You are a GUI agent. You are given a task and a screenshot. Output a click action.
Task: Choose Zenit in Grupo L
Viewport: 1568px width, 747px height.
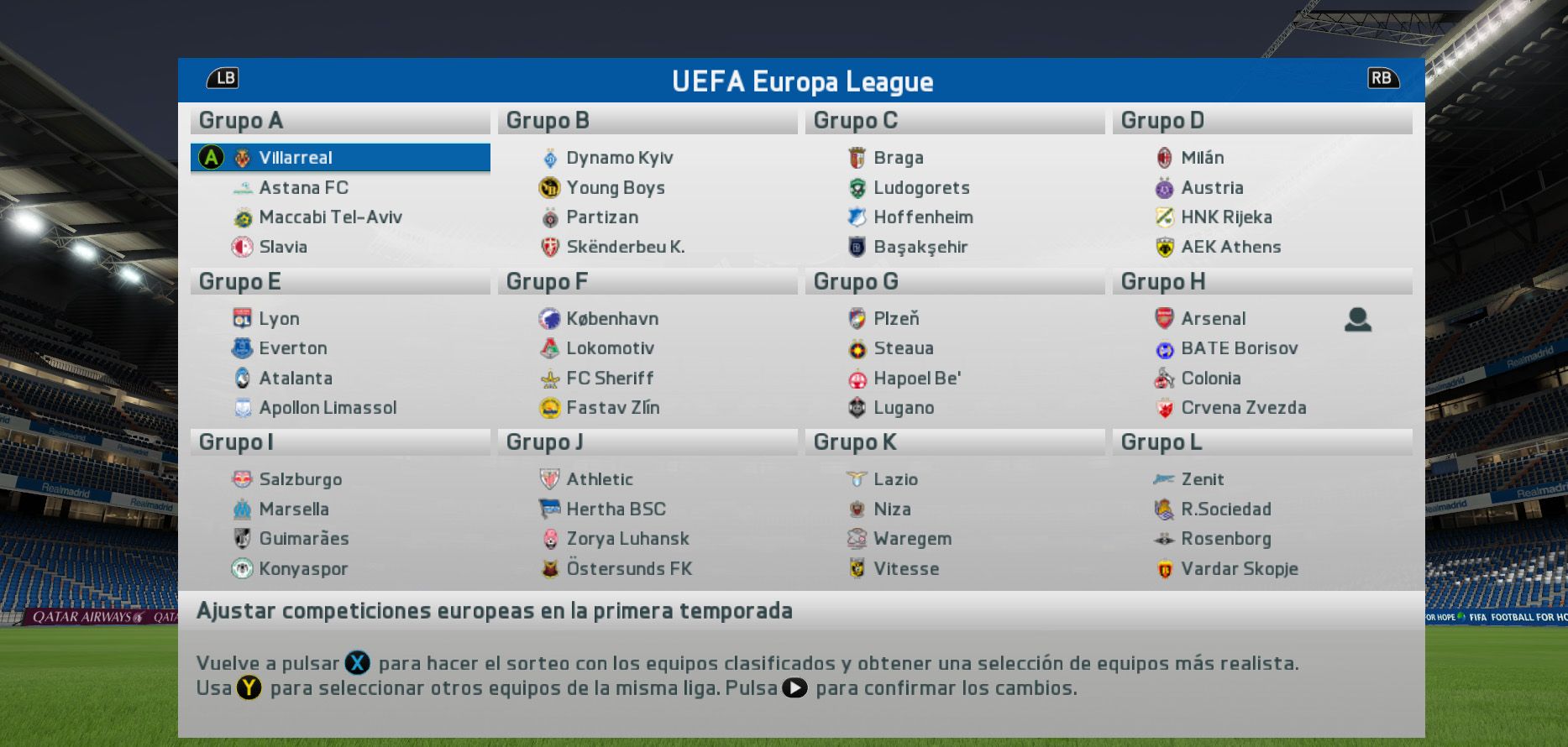click(x=1202, y=479)
